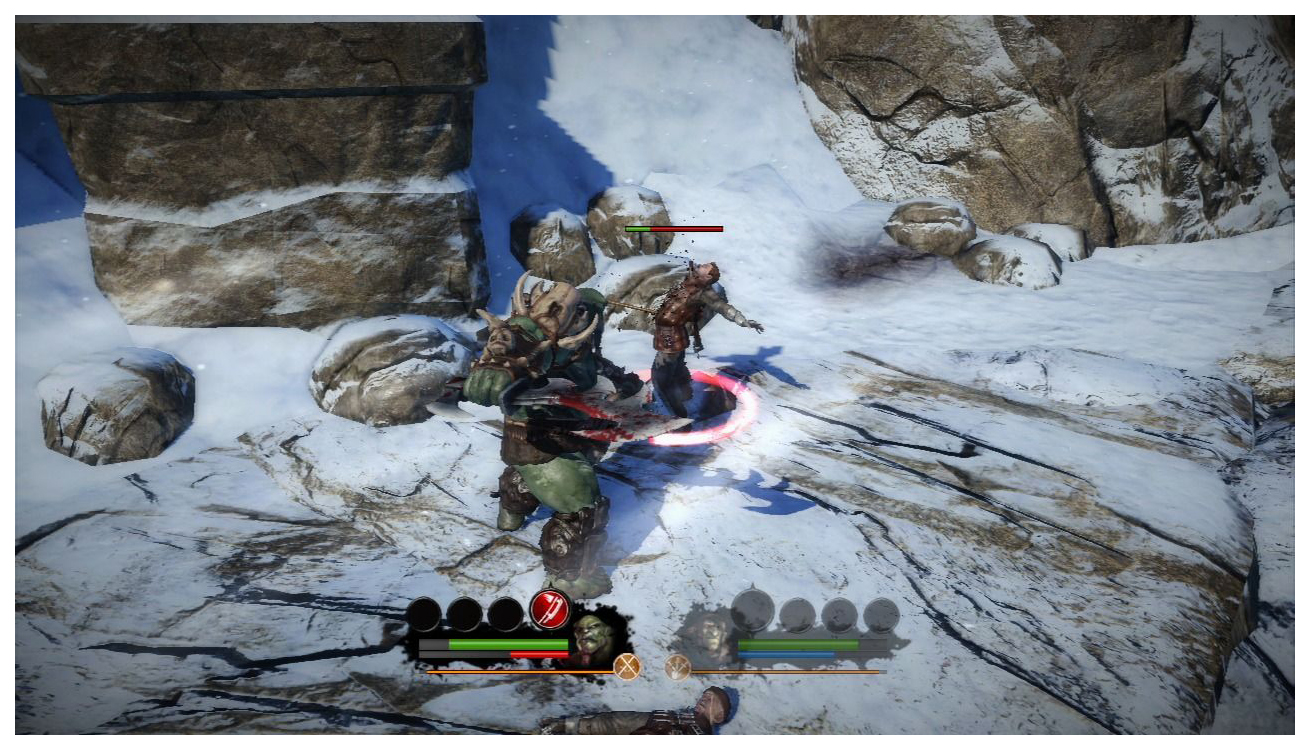Screen dimensions: 1310x750
Task: Select the green orc character portrait
Action: coord(594,636)
